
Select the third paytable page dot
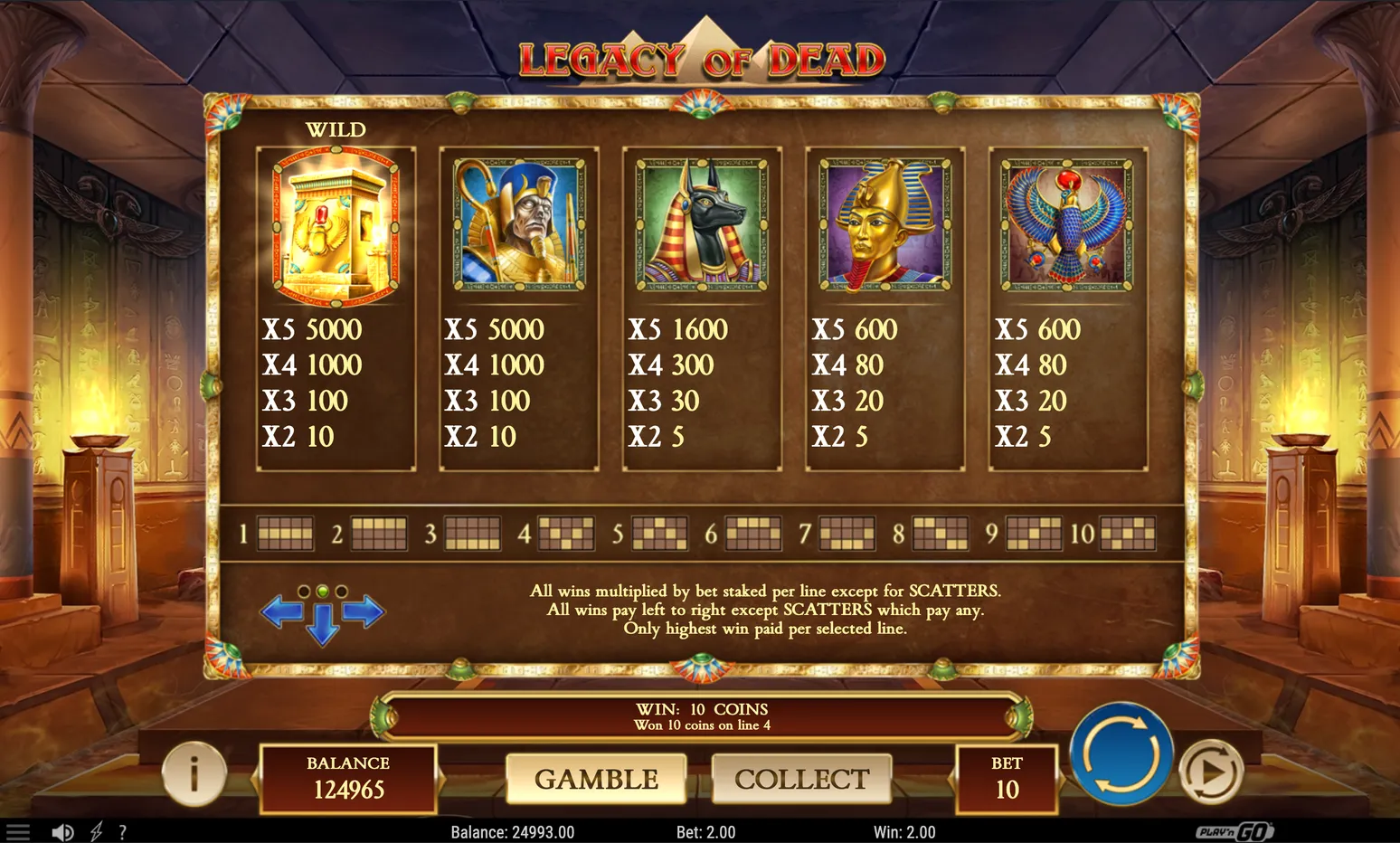pos(342,592)
